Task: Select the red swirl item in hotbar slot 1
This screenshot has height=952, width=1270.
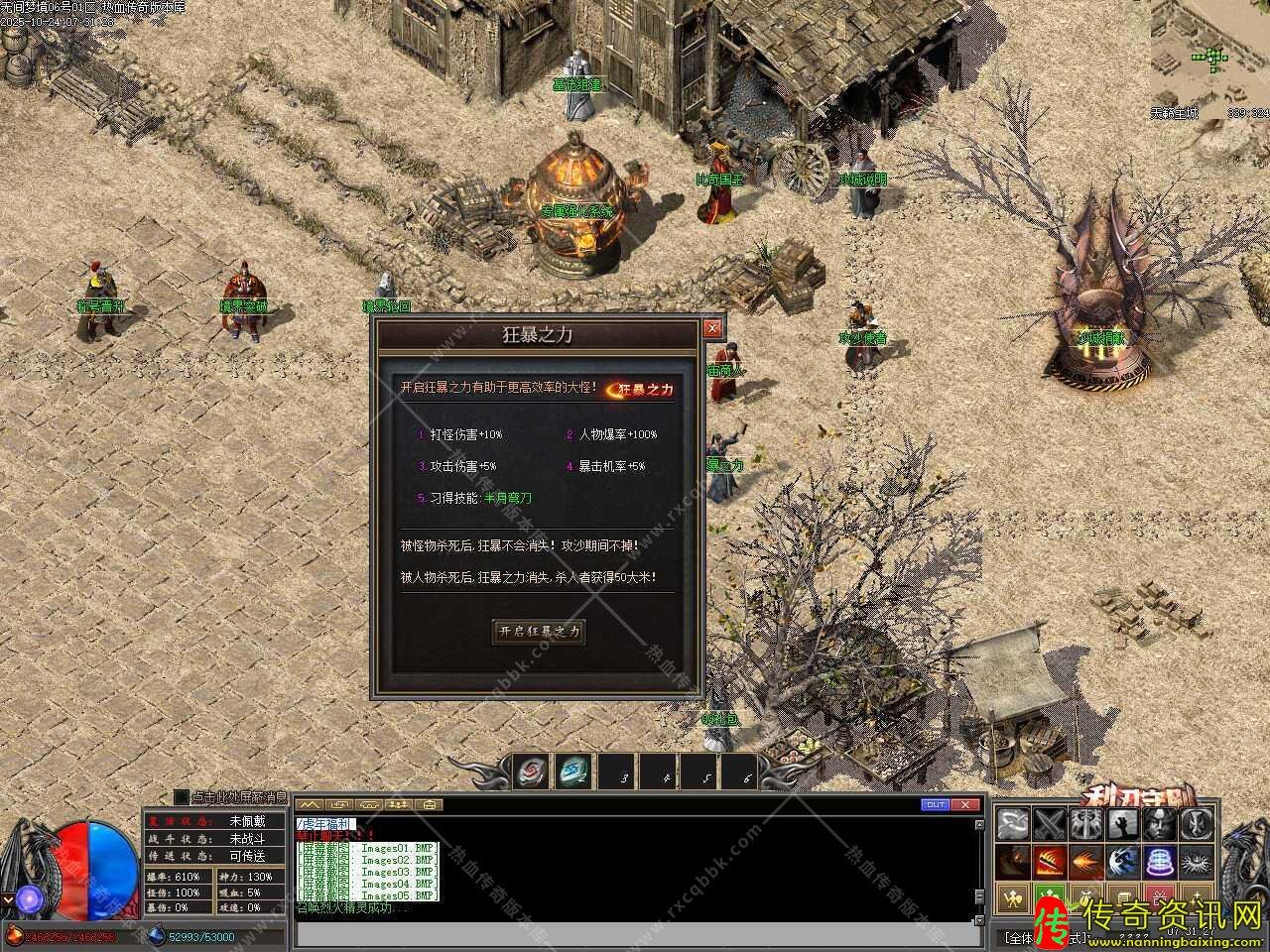Action: [x=533, y=770]
